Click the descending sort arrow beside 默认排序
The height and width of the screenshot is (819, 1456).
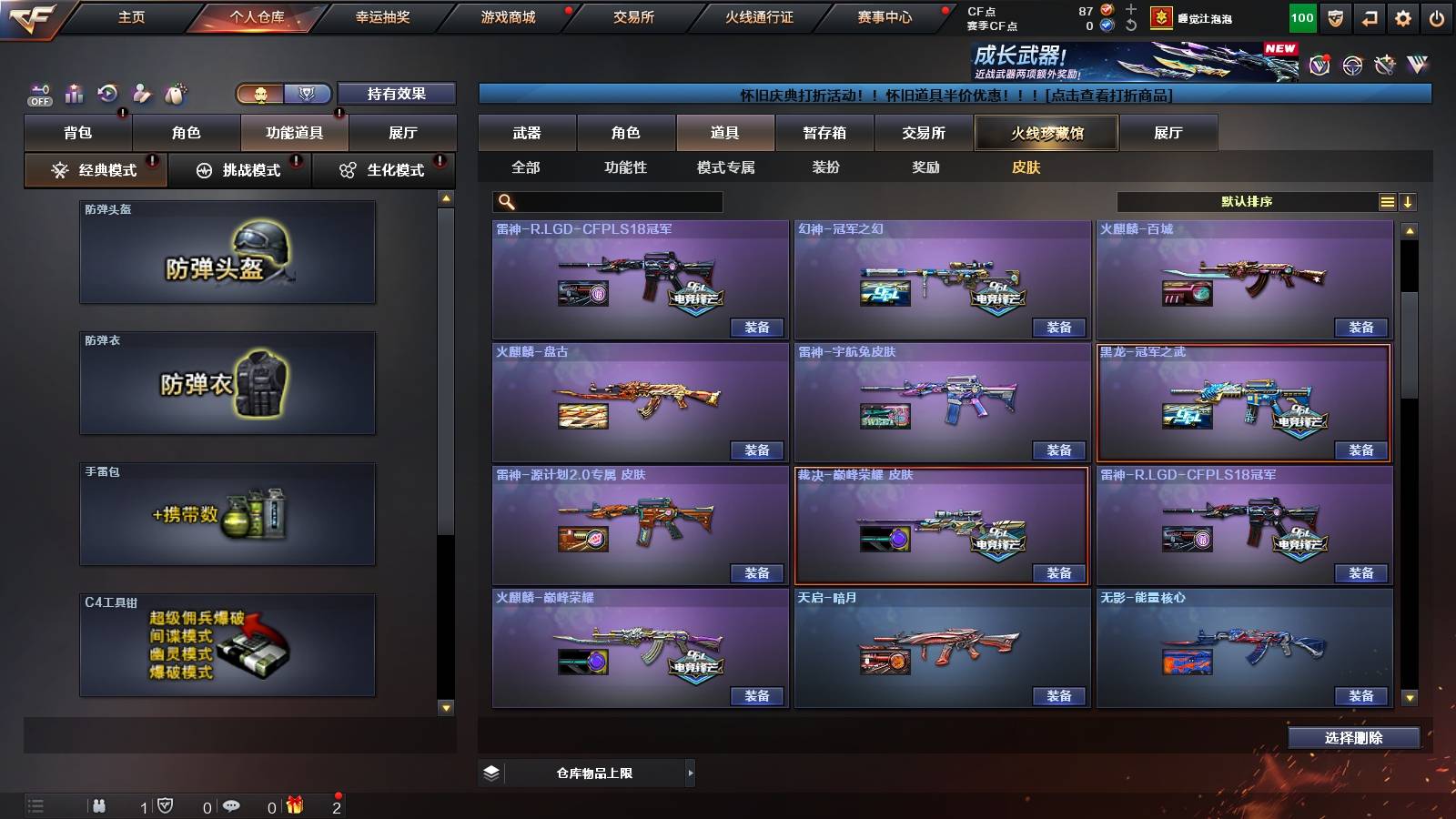point(1410,202)
